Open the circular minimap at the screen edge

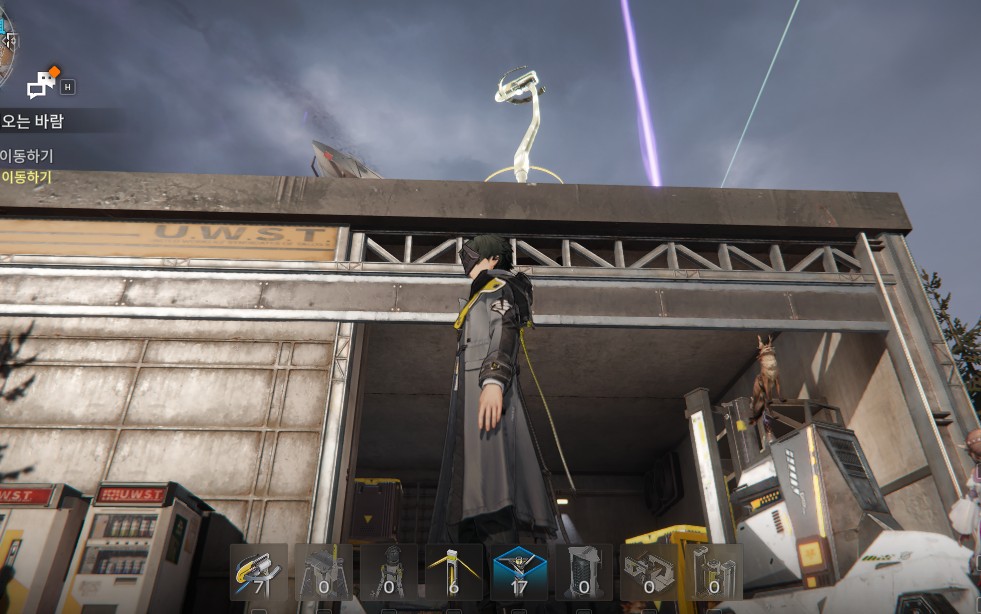[5, 45]
